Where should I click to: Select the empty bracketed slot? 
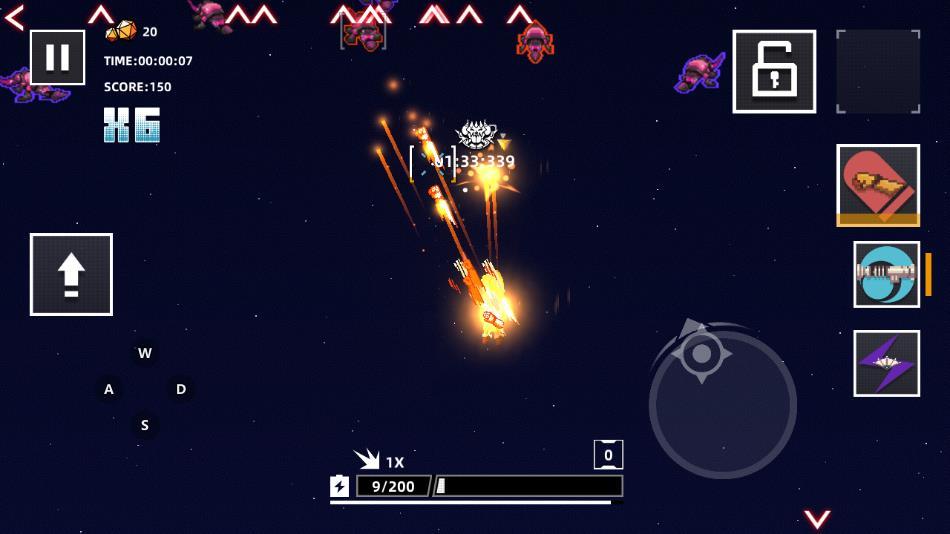coord(878,71)
